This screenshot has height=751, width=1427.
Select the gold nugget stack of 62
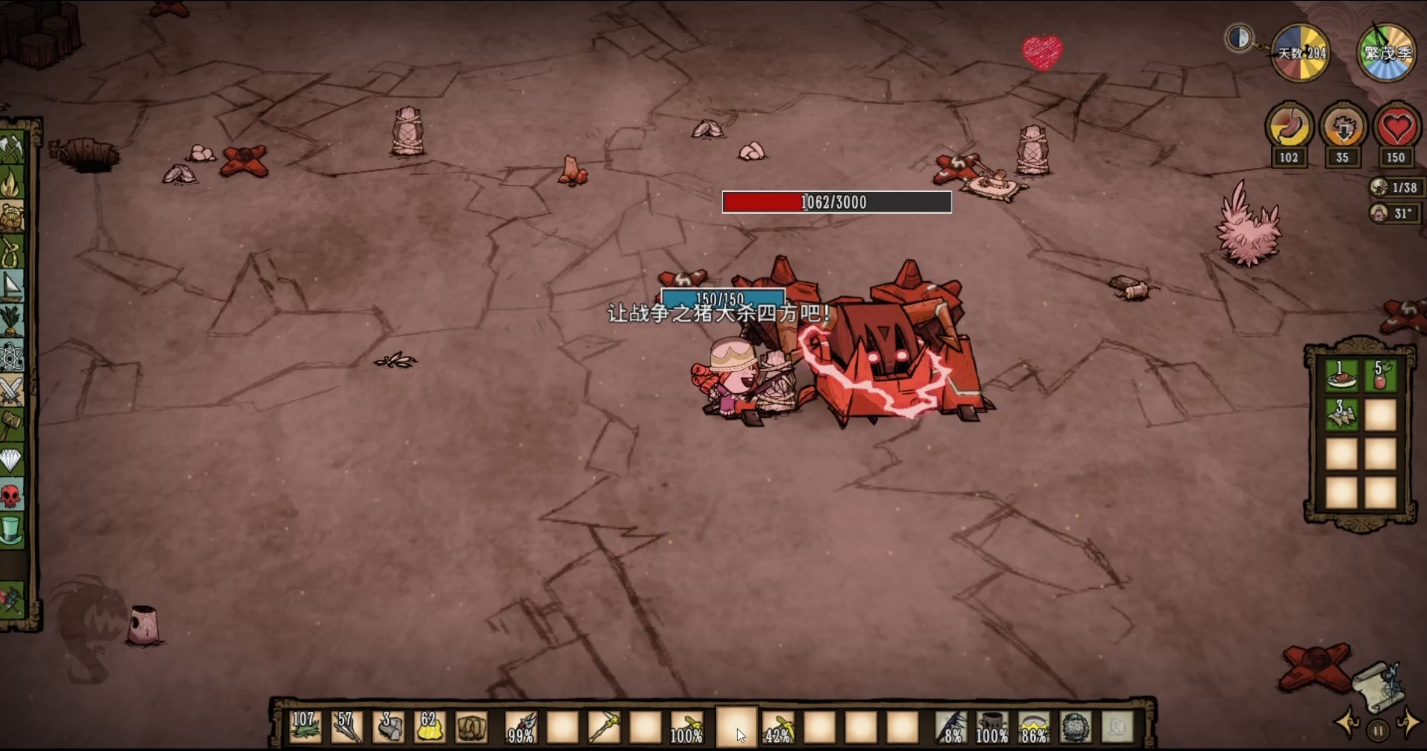[x=431, y=726]
